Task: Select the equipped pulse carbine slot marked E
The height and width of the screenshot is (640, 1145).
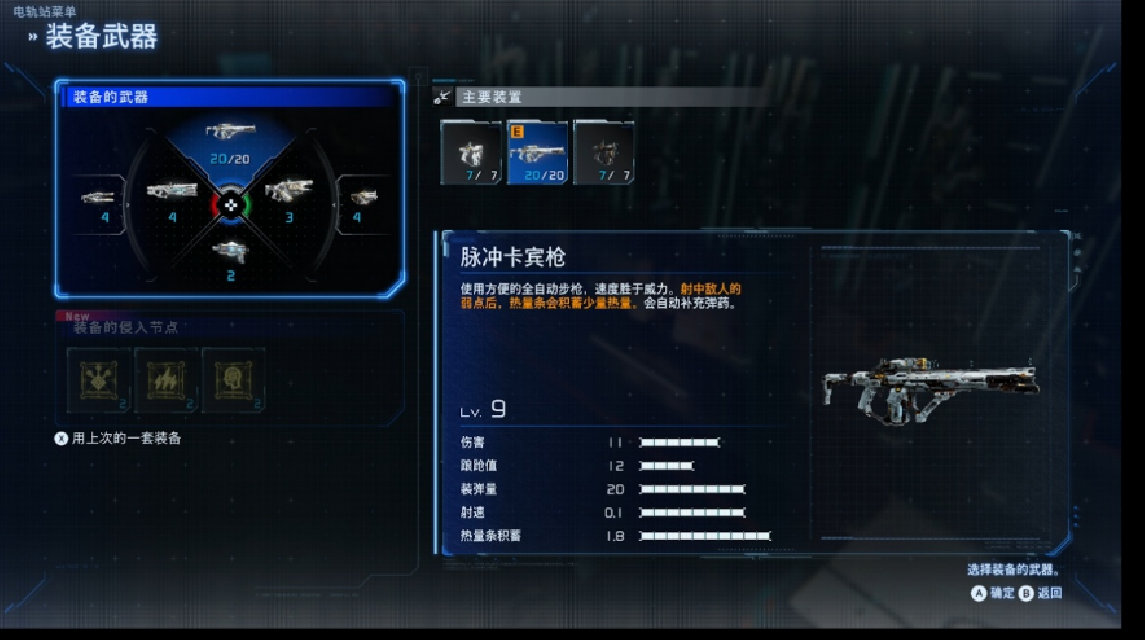Action: point(537,153)
